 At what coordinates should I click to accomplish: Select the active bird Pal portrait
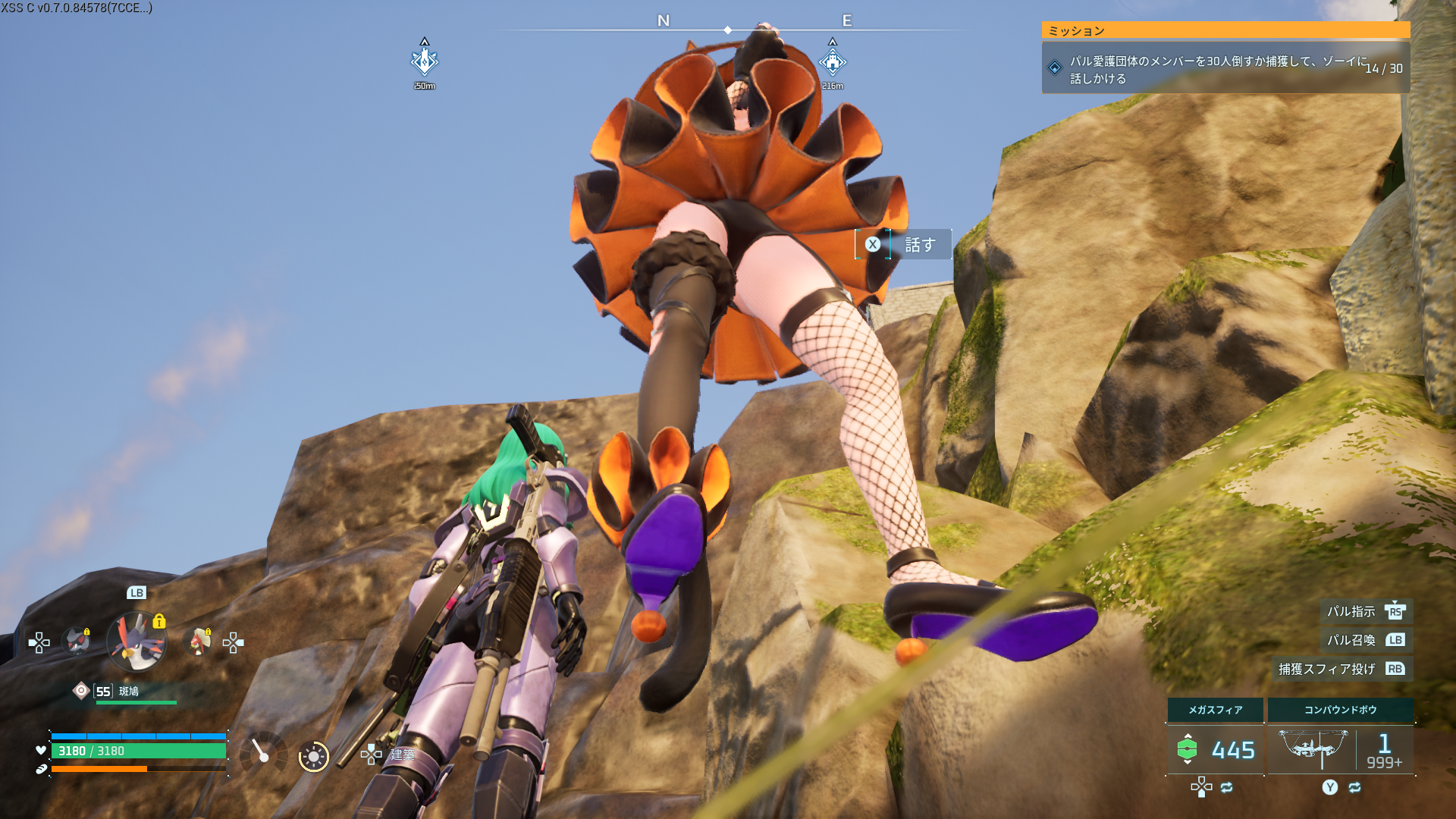point(136,642)
